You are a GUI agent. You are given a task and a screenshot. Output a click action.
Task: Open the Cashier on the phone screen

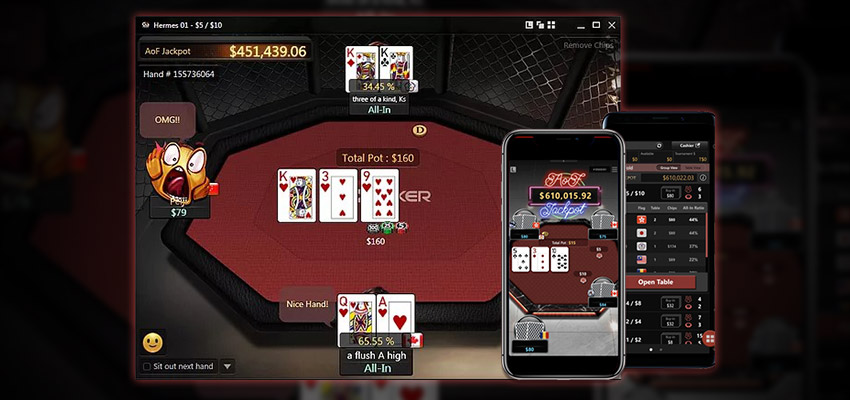pos(688,145)
